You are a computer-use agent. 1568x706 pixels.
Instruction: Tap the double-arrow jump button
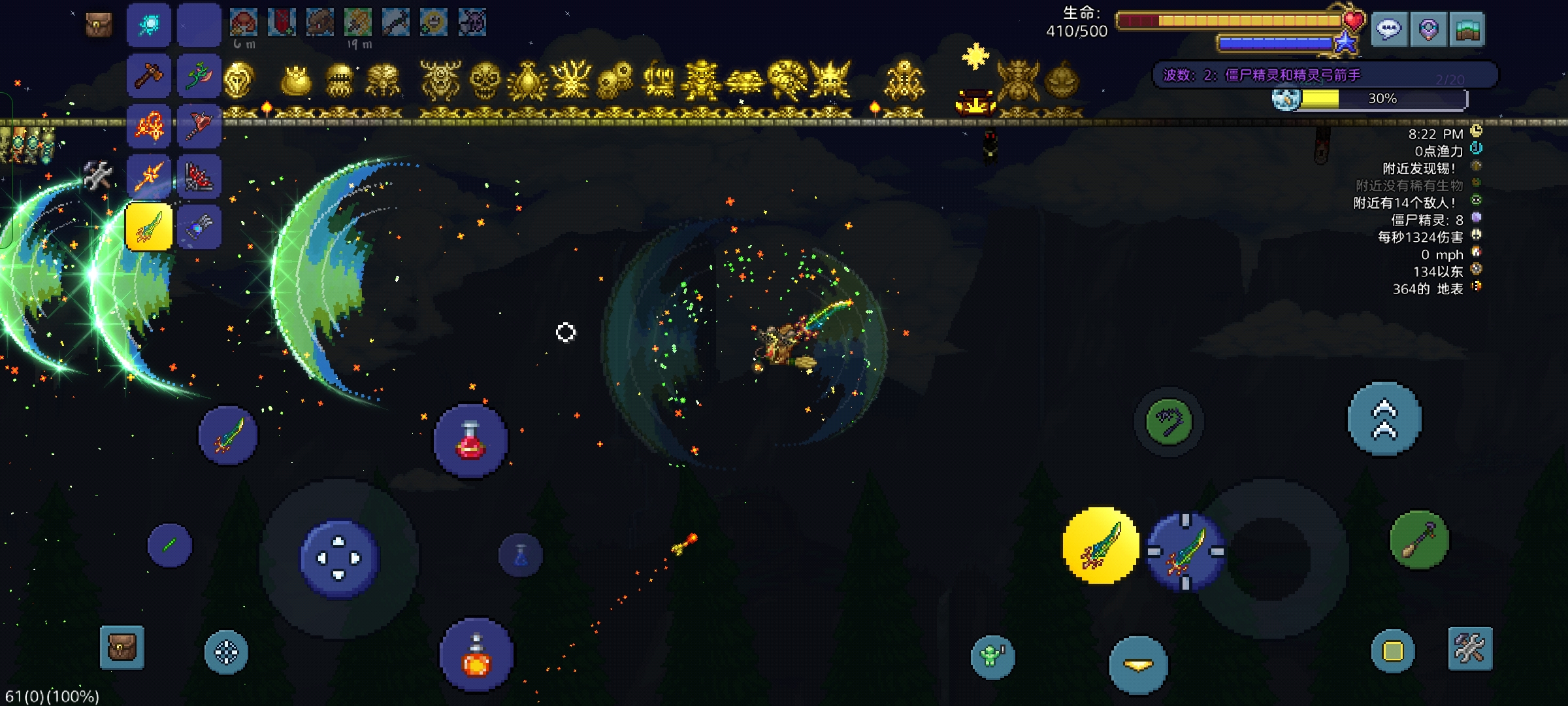coord(1384,419)
